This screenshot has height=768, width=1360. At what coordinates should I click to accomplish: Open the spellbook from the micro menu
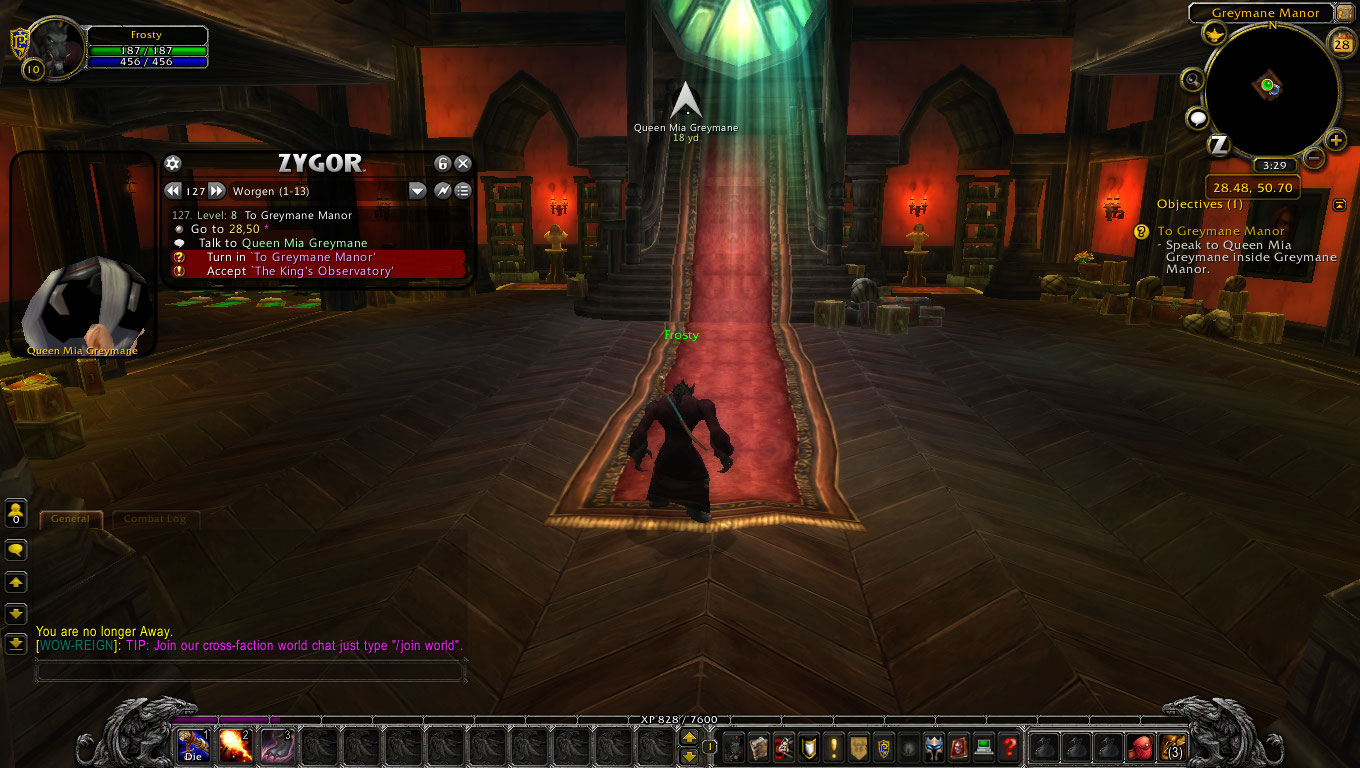click(759, 747)
